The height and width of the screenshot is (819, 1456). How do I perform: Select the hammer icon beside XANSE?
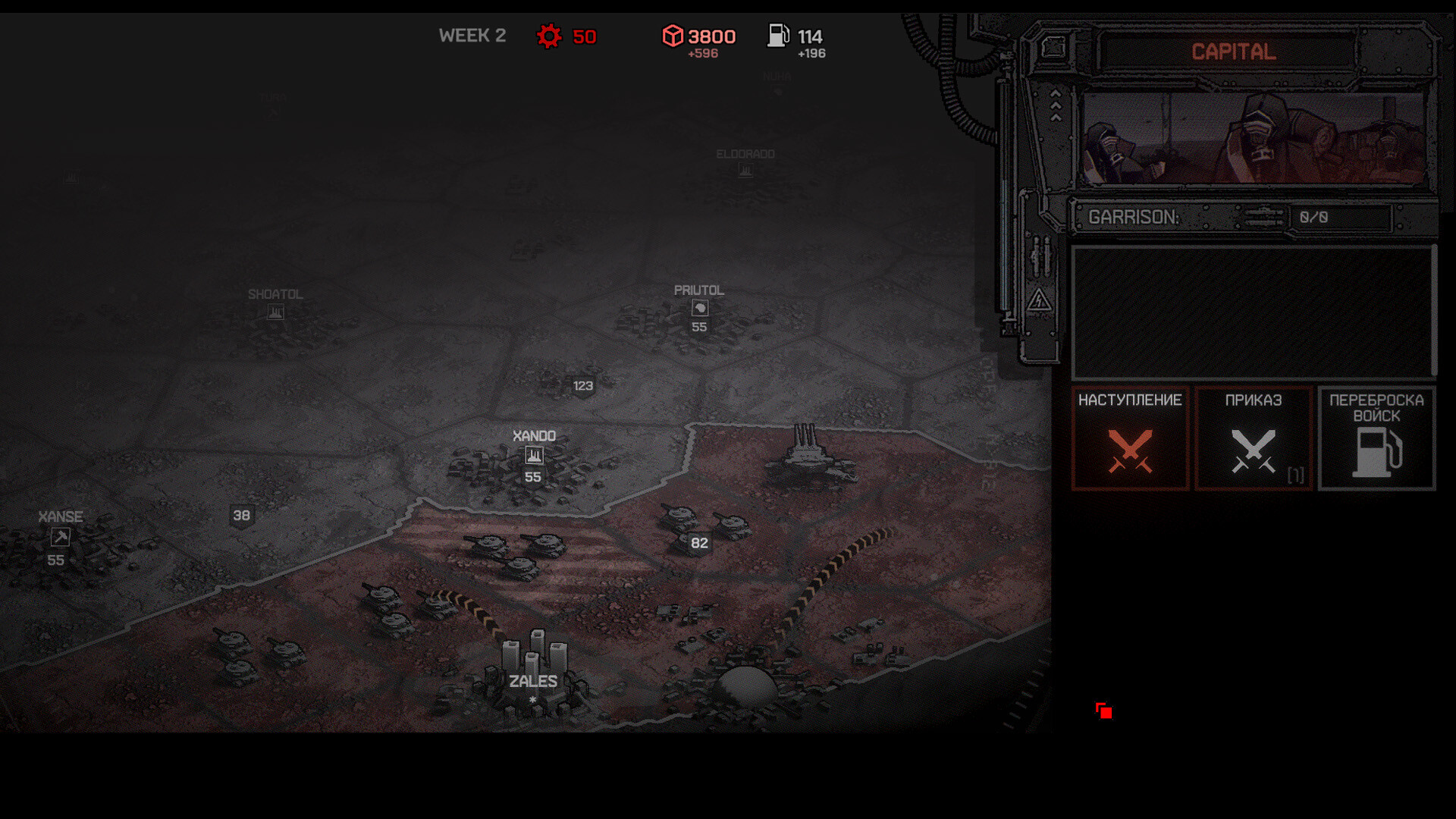point(59,538)
